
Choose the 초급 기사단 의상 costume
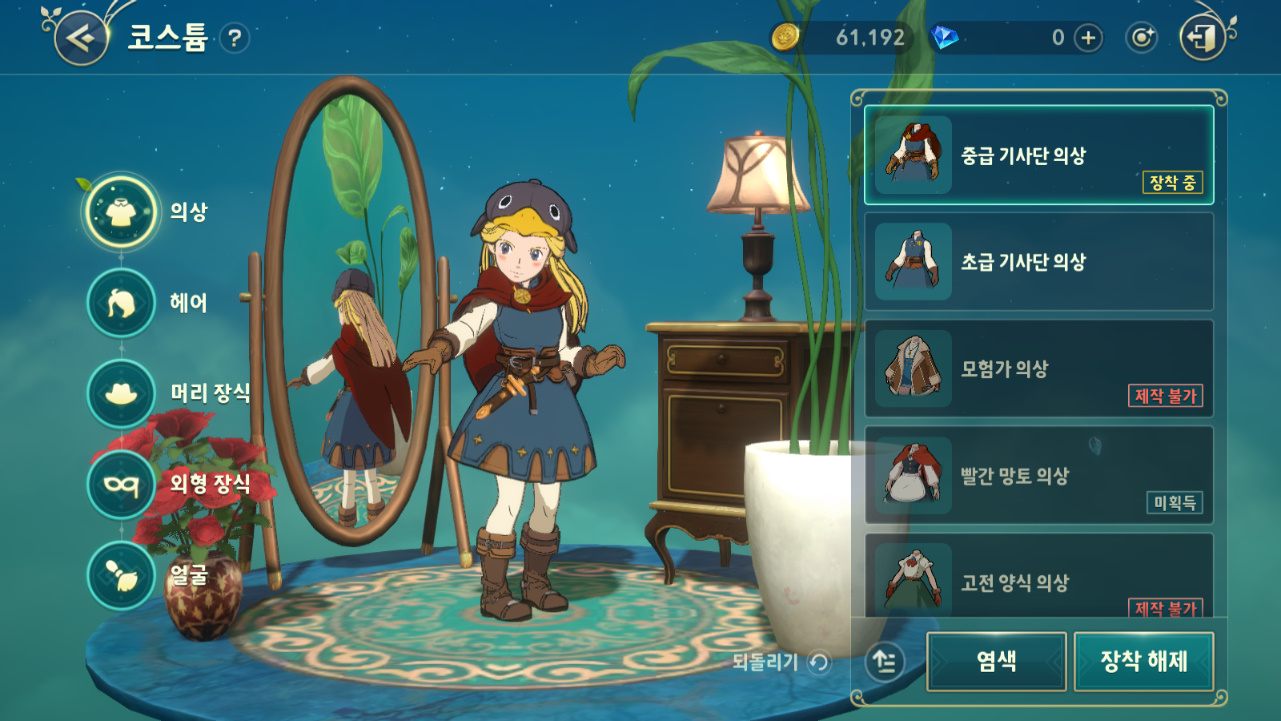[x=1038, y=262]
